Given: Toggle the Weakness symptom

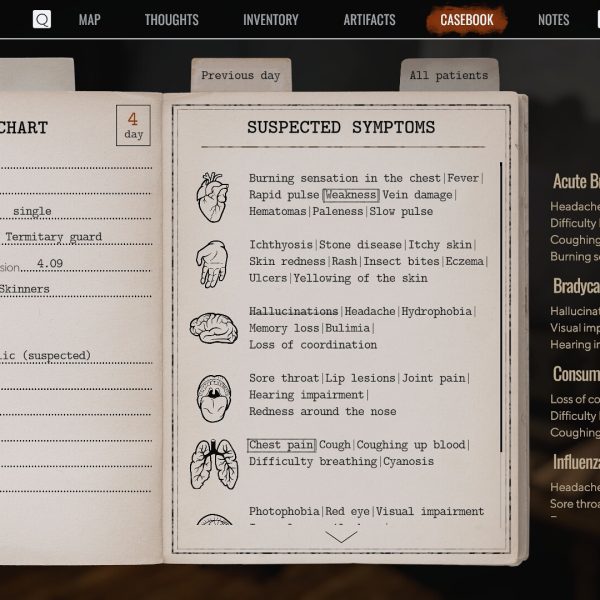Looking at the screenshot, I should pos(351,195).
